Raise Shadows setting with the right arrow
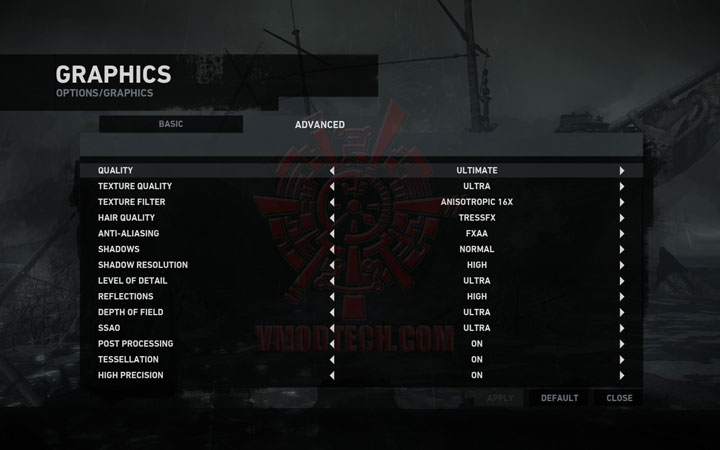Screen dimensions: 720x450 tap(622, 249)
